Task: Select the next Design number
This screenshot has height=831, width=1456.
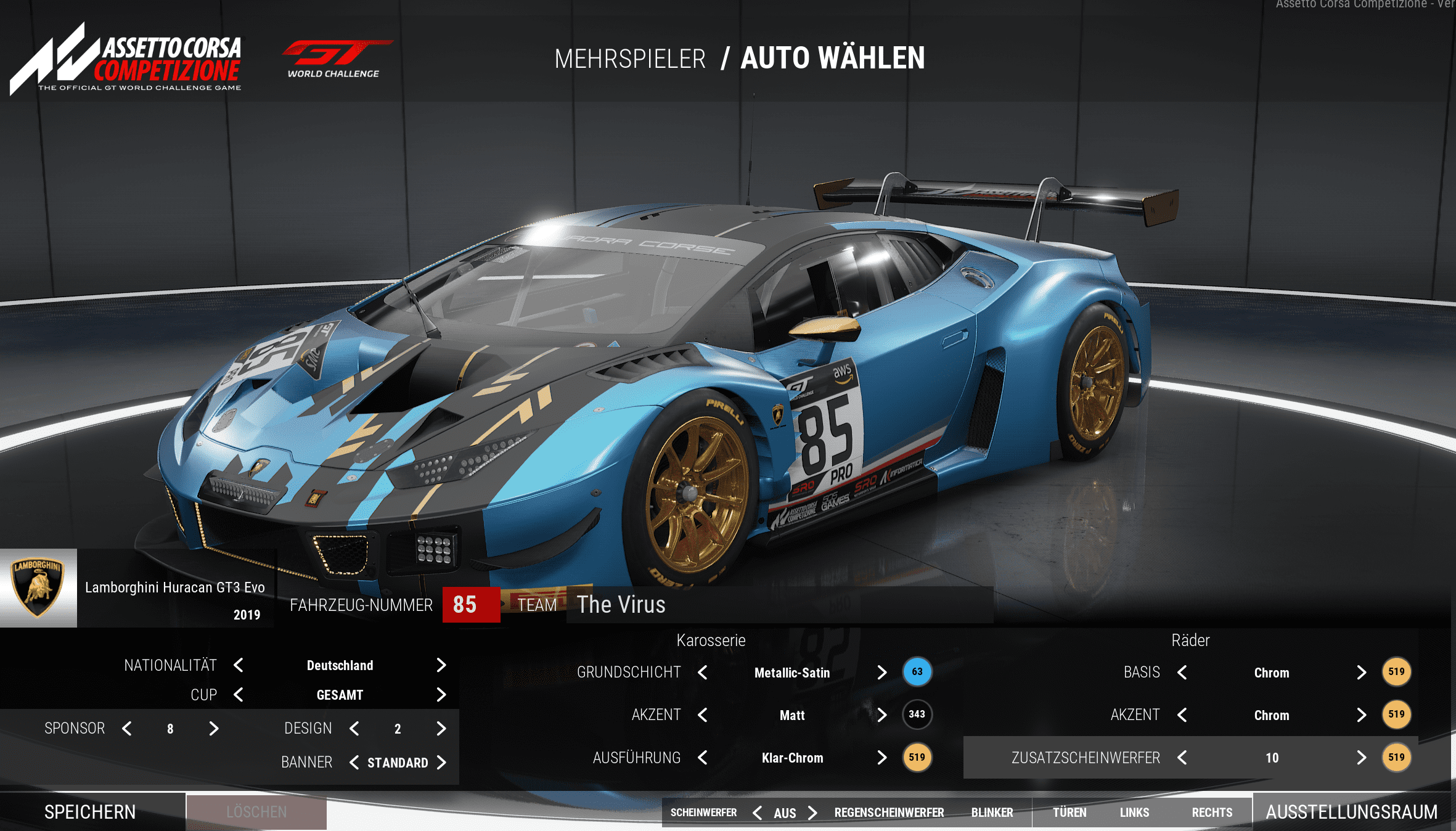Action: coord(441,729)
